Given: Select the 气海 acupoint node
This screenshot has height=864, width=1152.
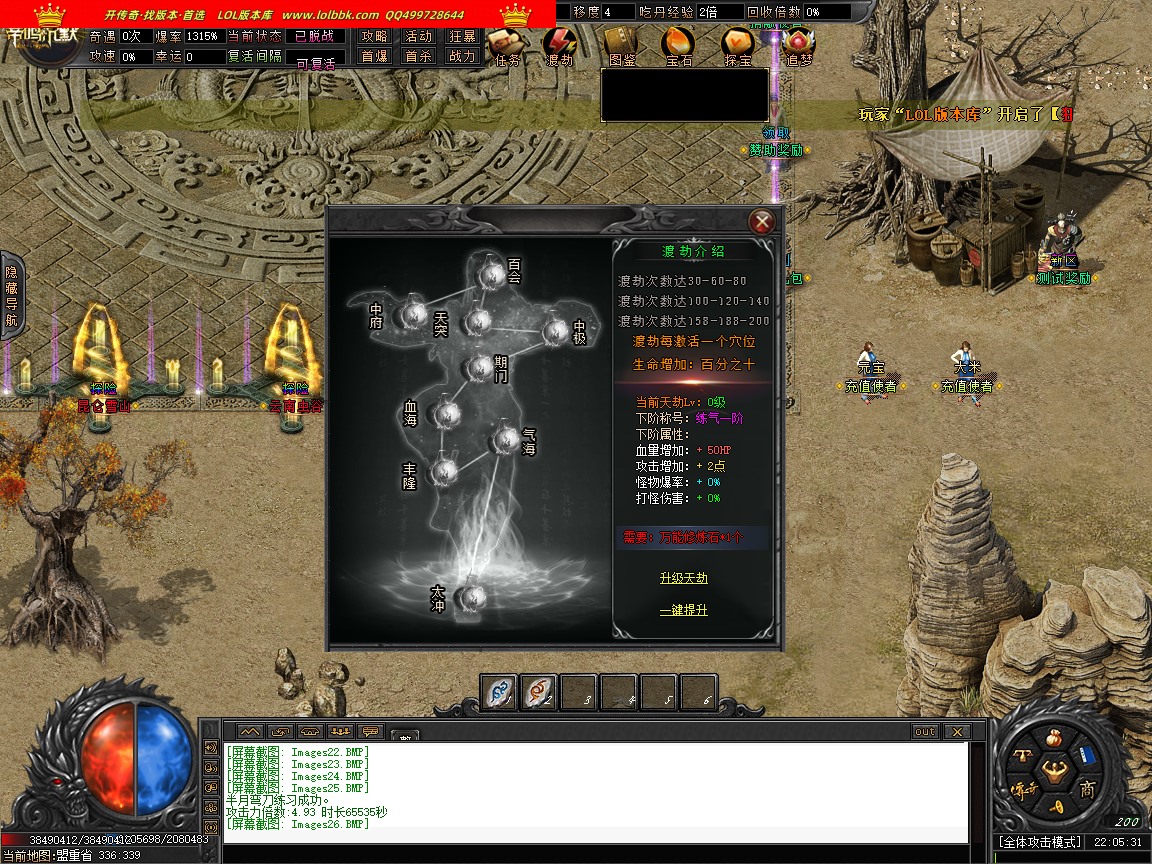Looking at the screenshot, I should coord(503,438).
